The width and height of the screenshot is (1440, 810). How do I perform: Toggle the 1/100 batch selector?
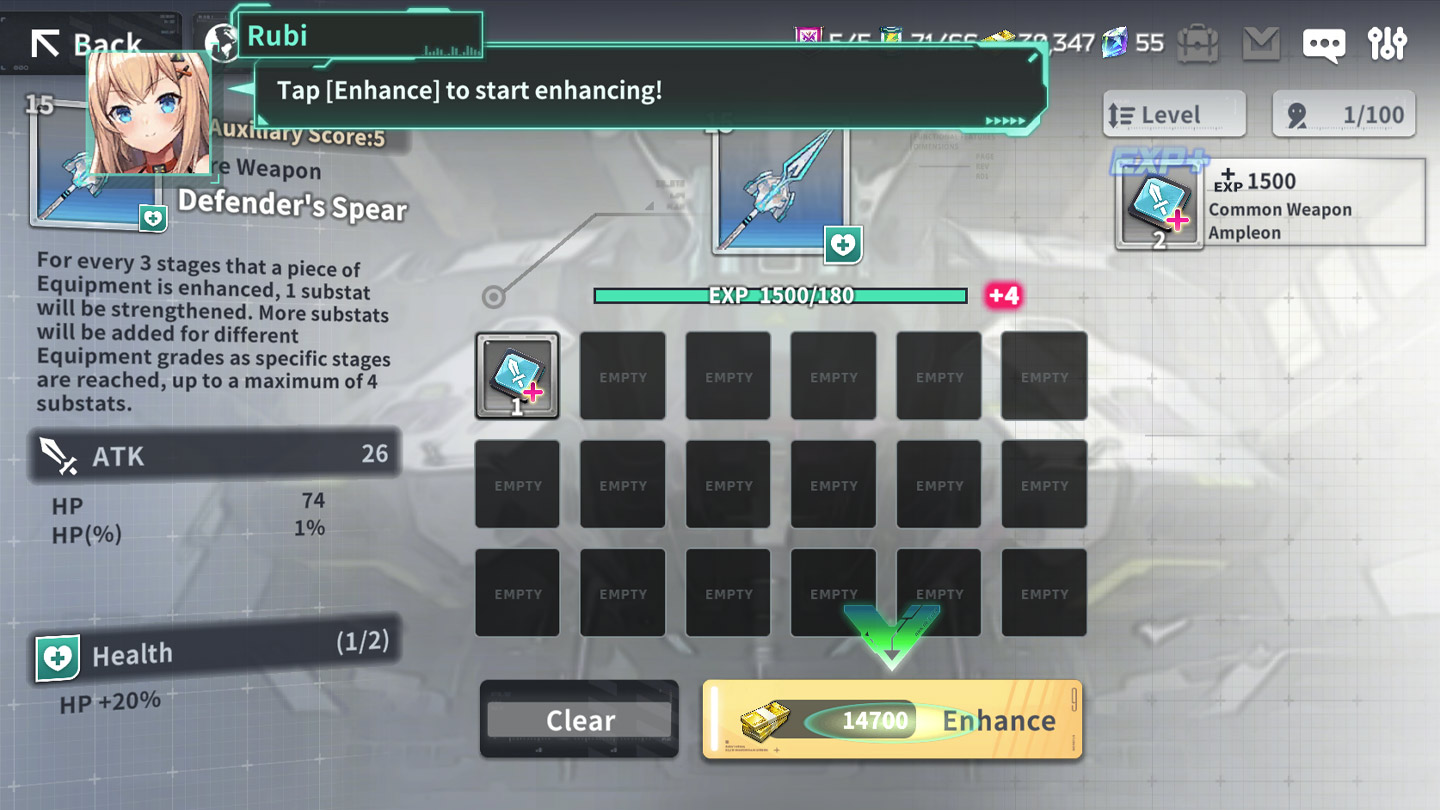1343,113
